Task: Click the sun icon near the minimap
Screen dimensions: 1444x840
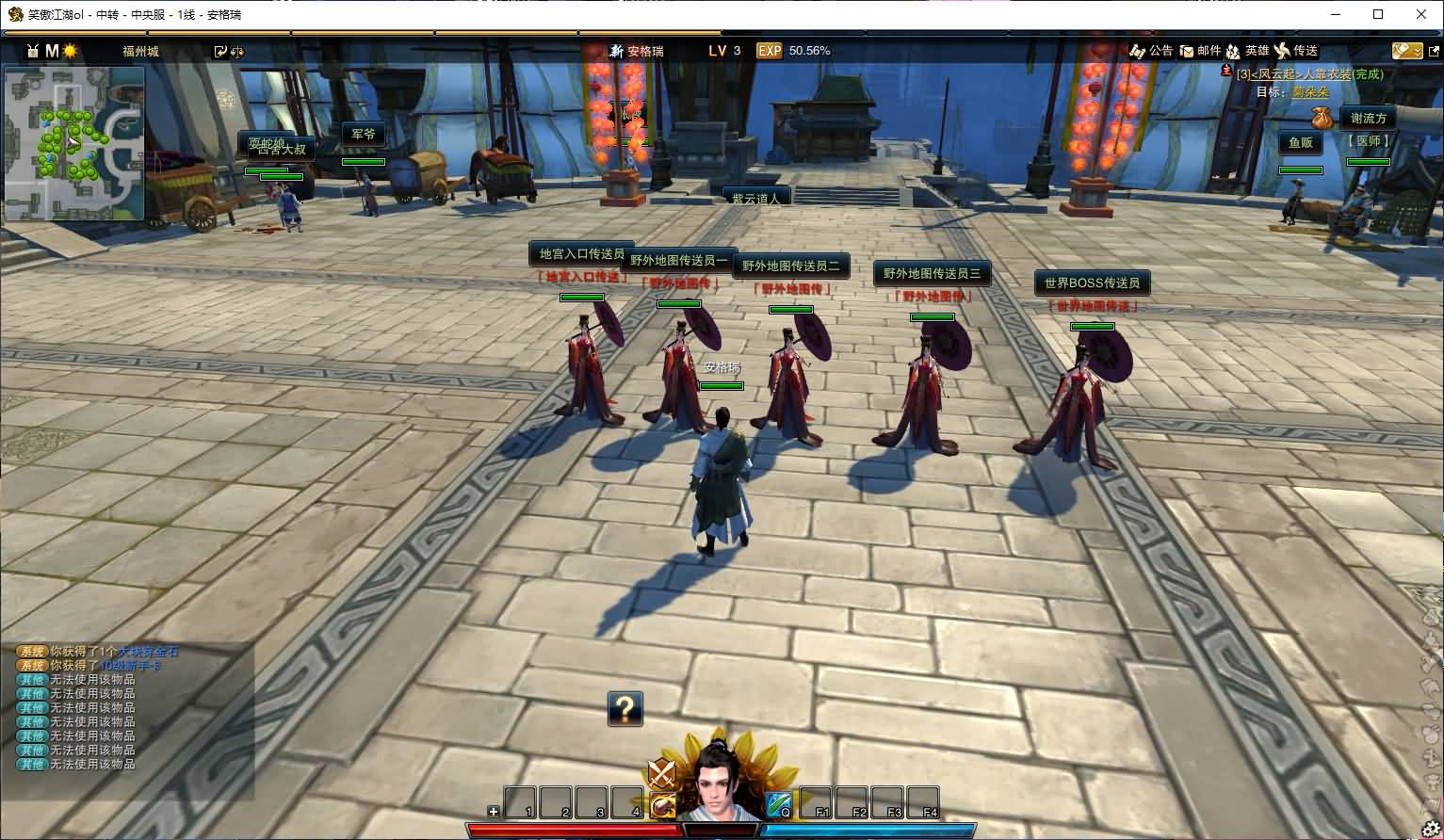Action: click(x=71, y=51)
